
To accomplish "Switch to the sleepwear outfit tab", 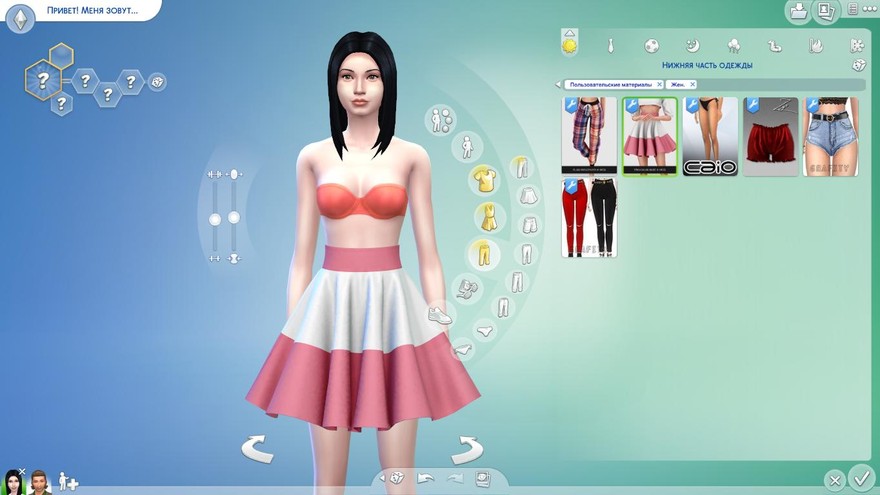I will pyautogui.click(x=692, y=46).
